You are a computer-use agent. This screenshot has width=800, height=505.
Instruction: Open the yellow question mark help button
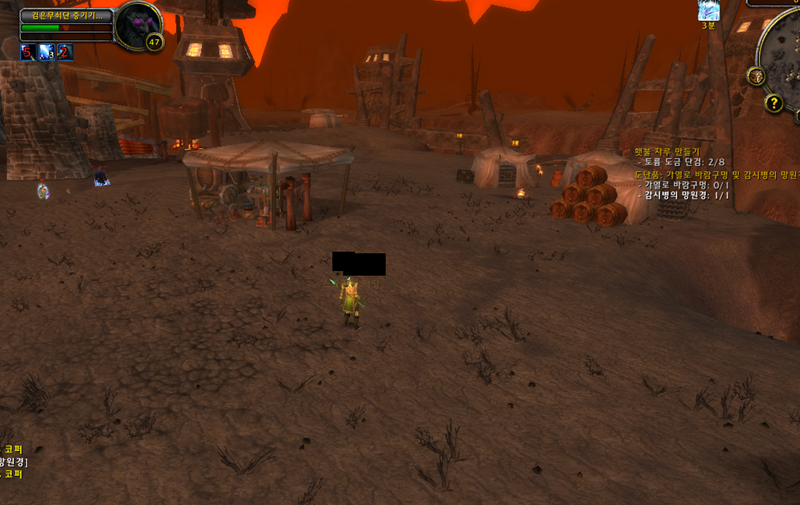tap(773, 103)
